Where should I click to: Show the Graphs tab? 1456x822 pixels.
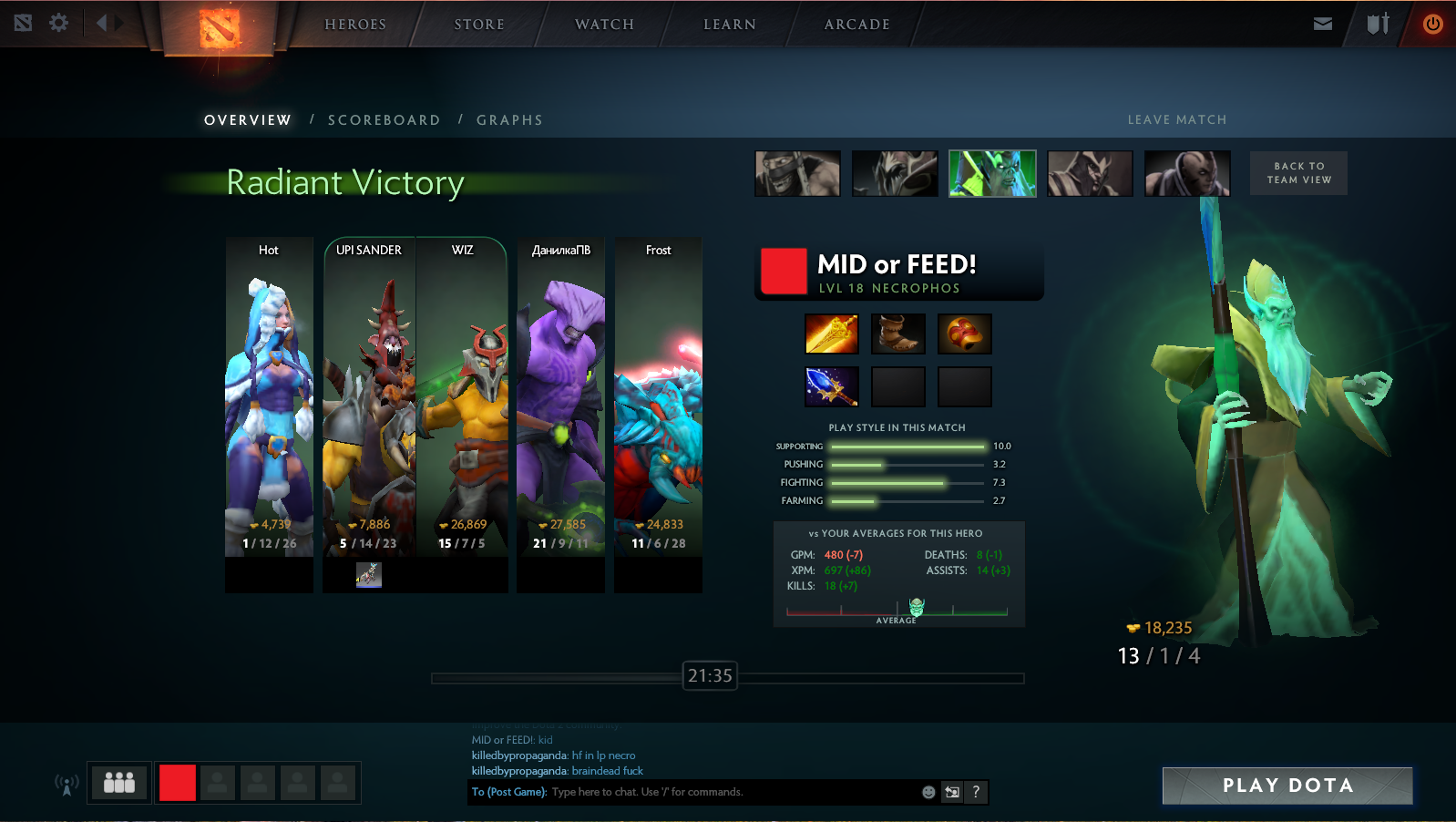click(x=509, y=120)
